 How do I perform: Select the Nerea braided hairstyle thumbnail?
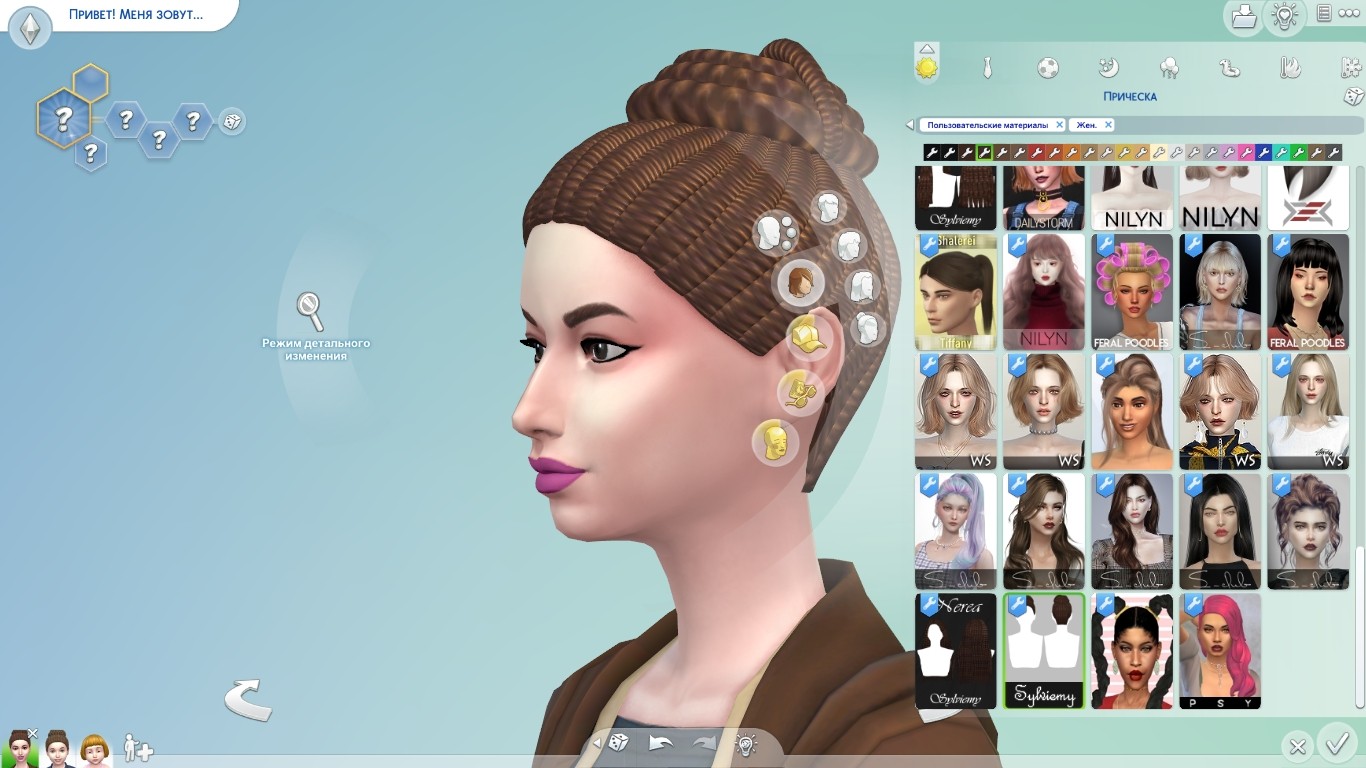click(x=955, y=651)
